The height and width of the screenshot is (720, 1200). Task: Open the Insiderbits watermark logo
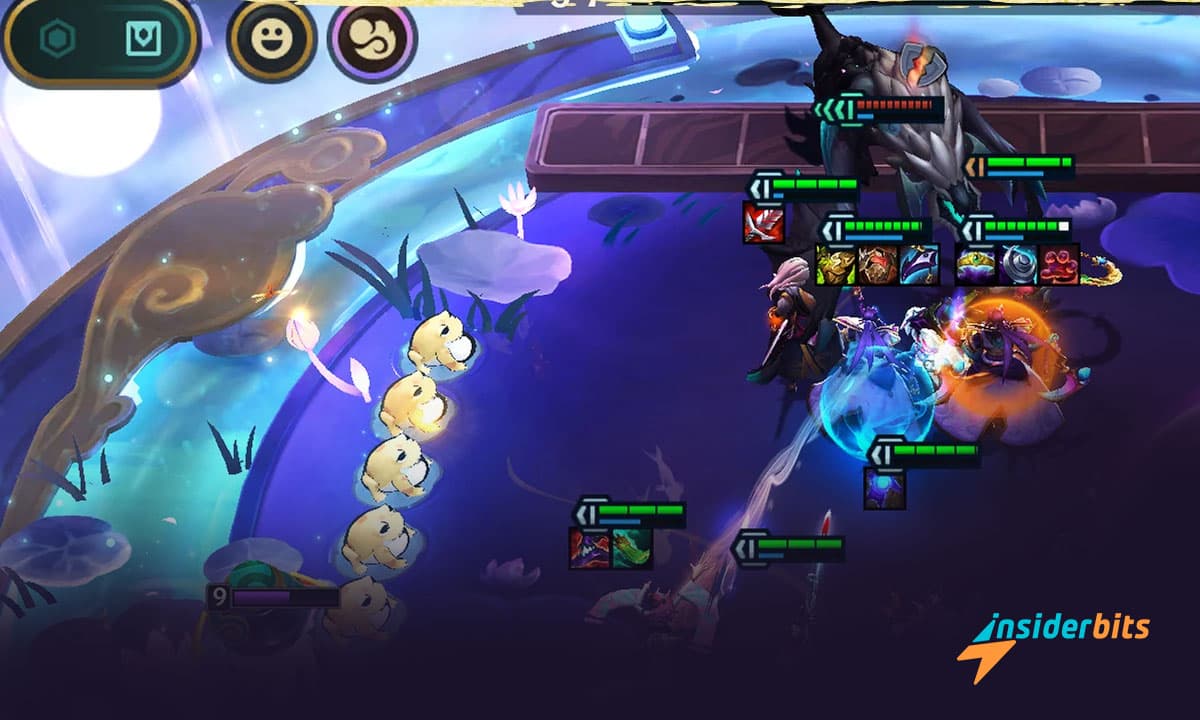point(1053,640)
